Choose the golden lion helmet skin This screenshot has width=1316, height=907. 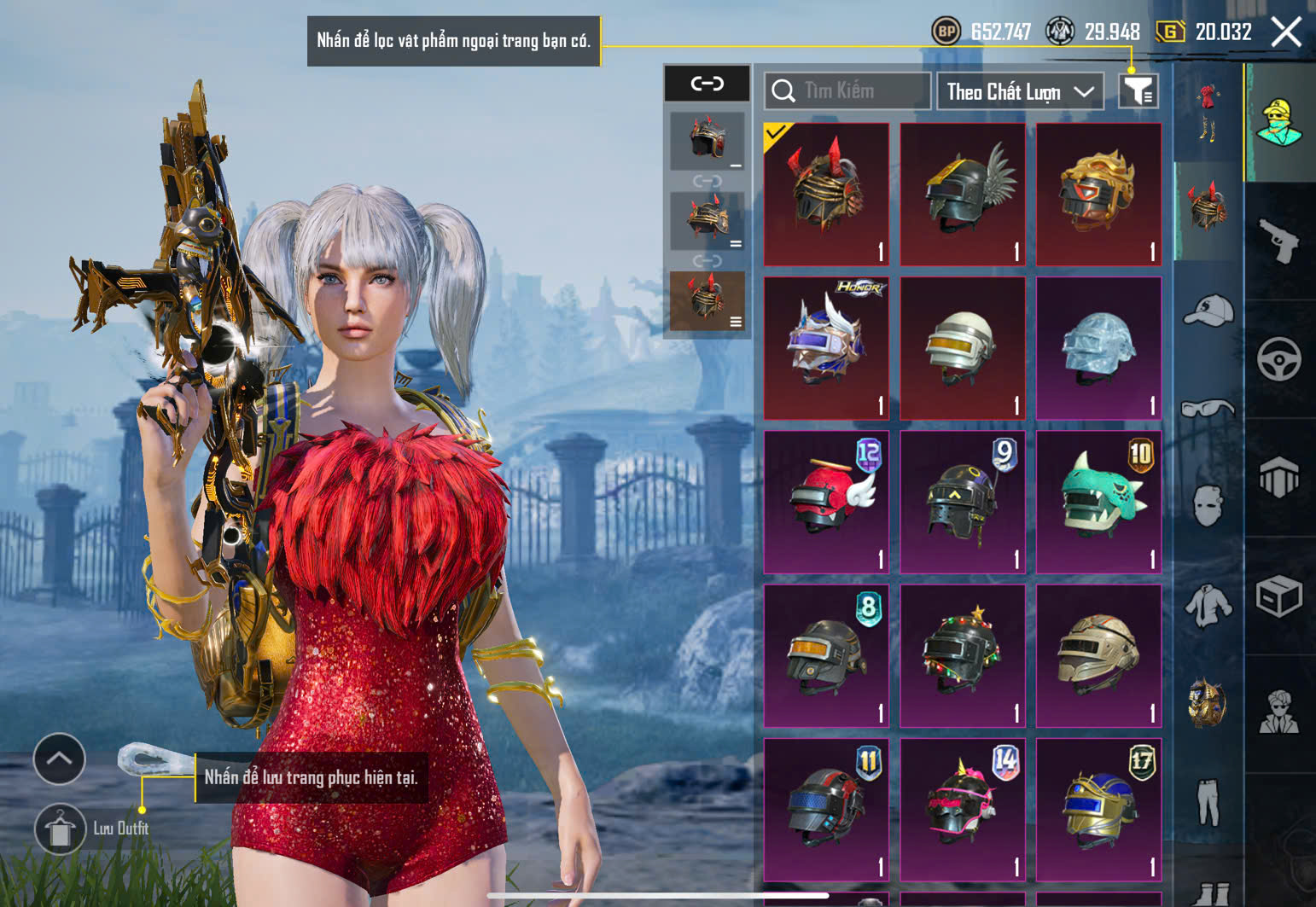[1098, 195]
